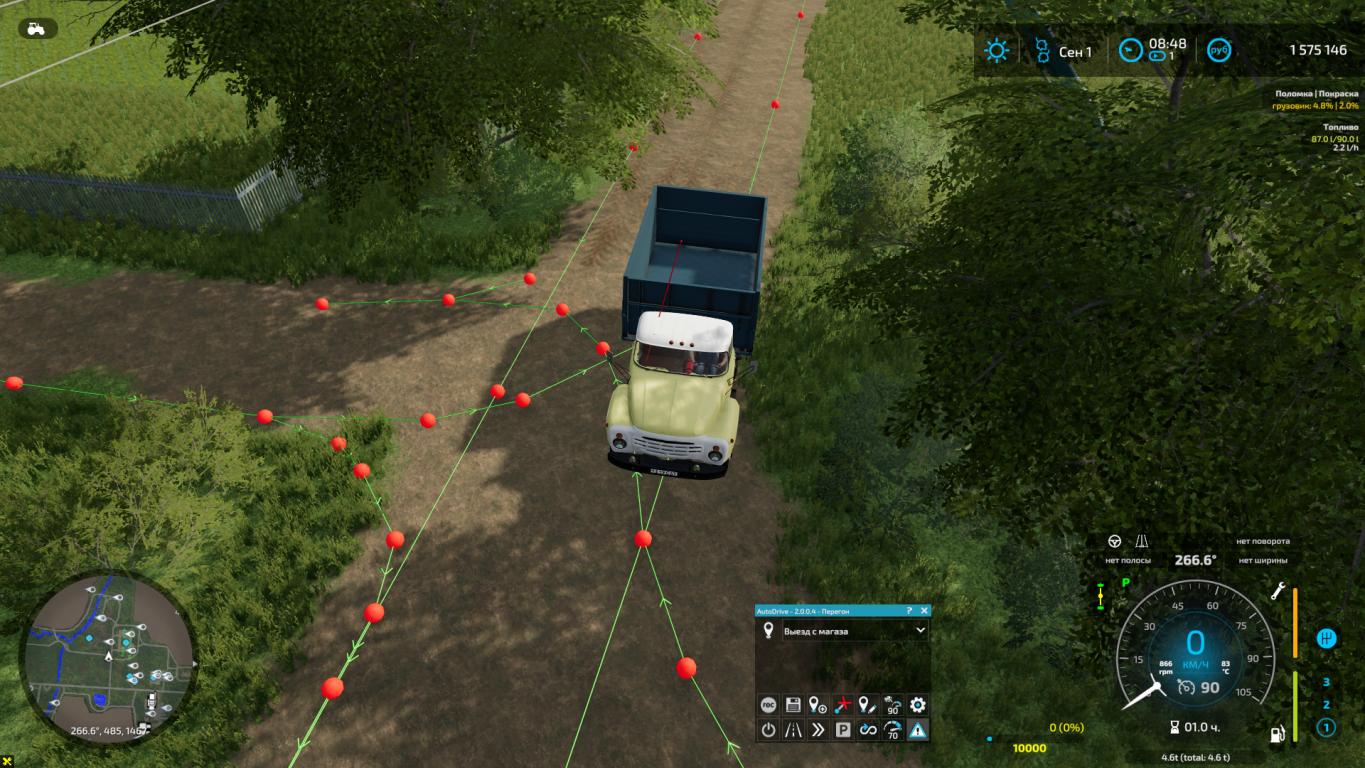Viewport: 1365px width, 768px height.
Task: Toggle the road lane icon in AutoDrive
Action: pos(793,730)
